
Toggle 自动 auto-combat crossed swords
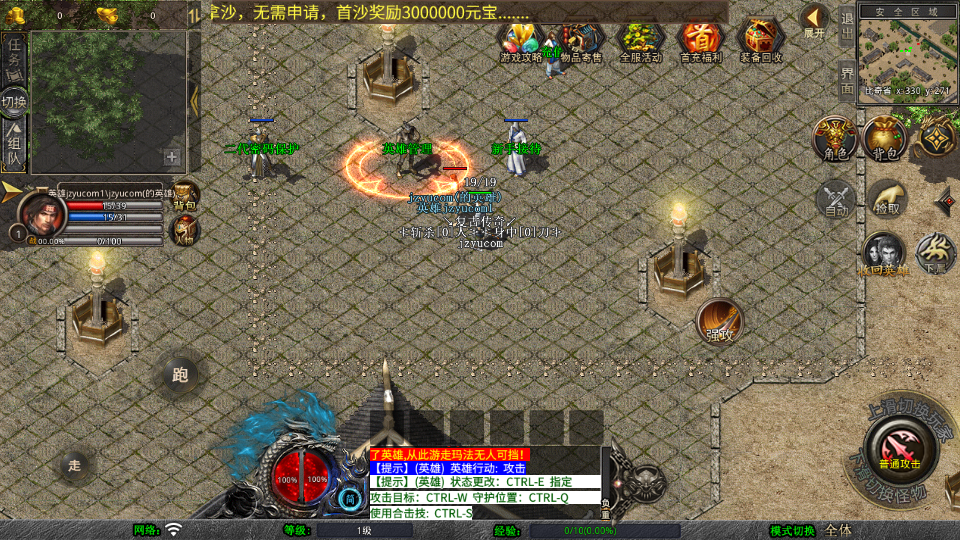coord(836,199)
